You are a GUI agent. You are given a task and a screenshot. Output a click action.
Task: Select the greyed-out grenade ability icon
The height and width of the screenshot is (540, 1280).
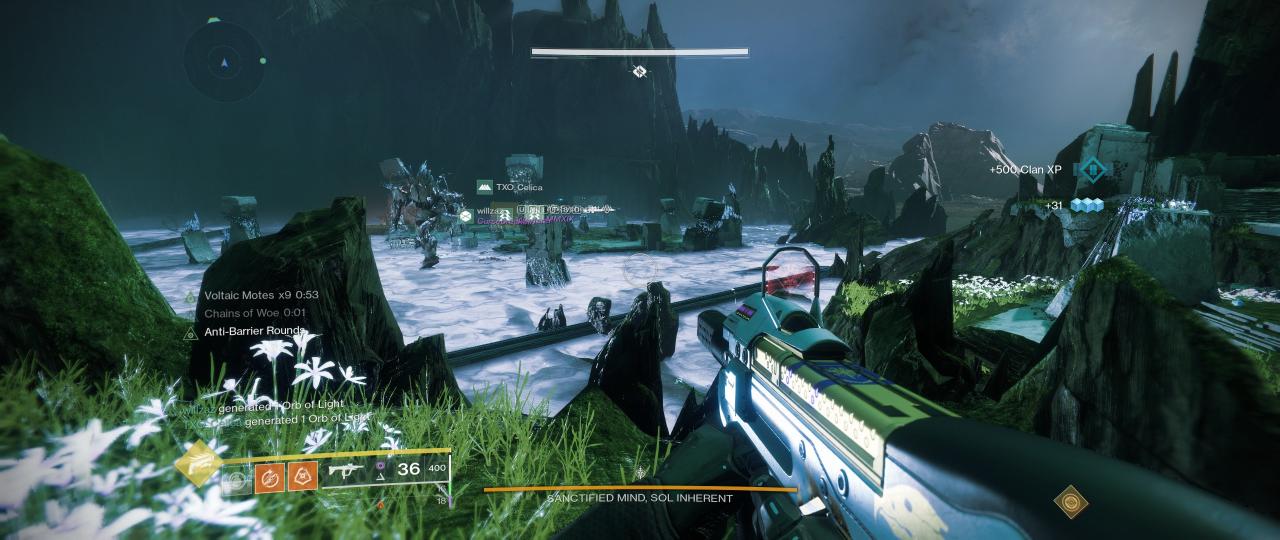click(237, 480)
